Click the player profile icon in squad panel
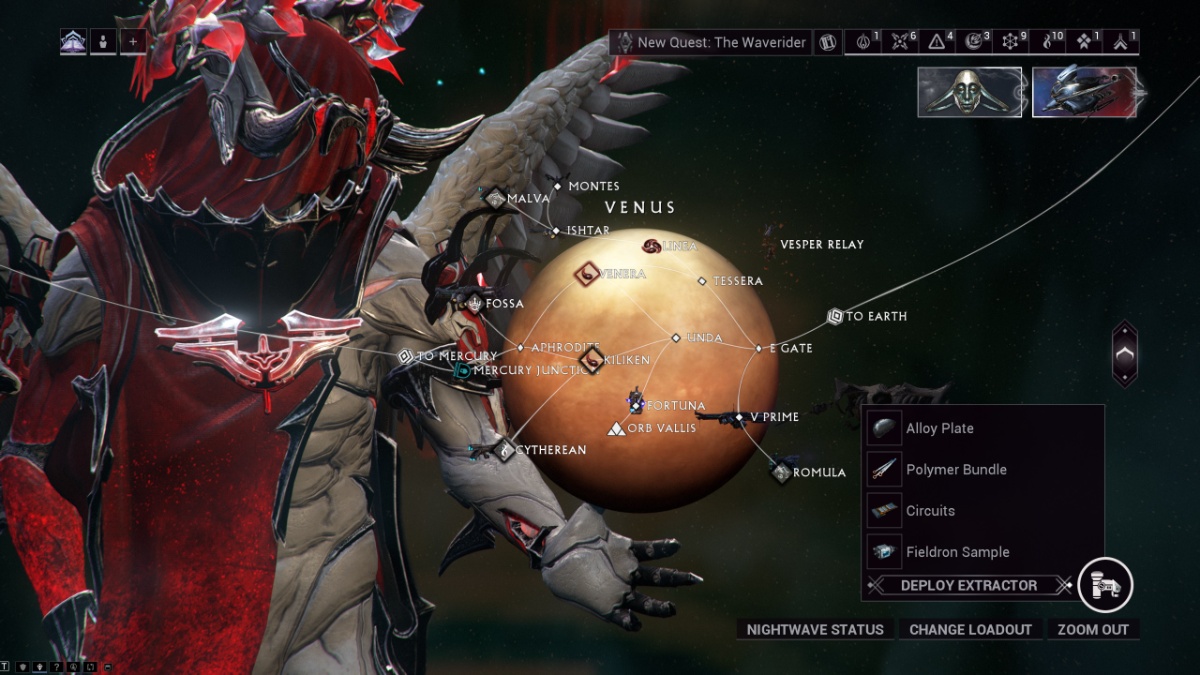1200x675 pixels. point(103,42)
